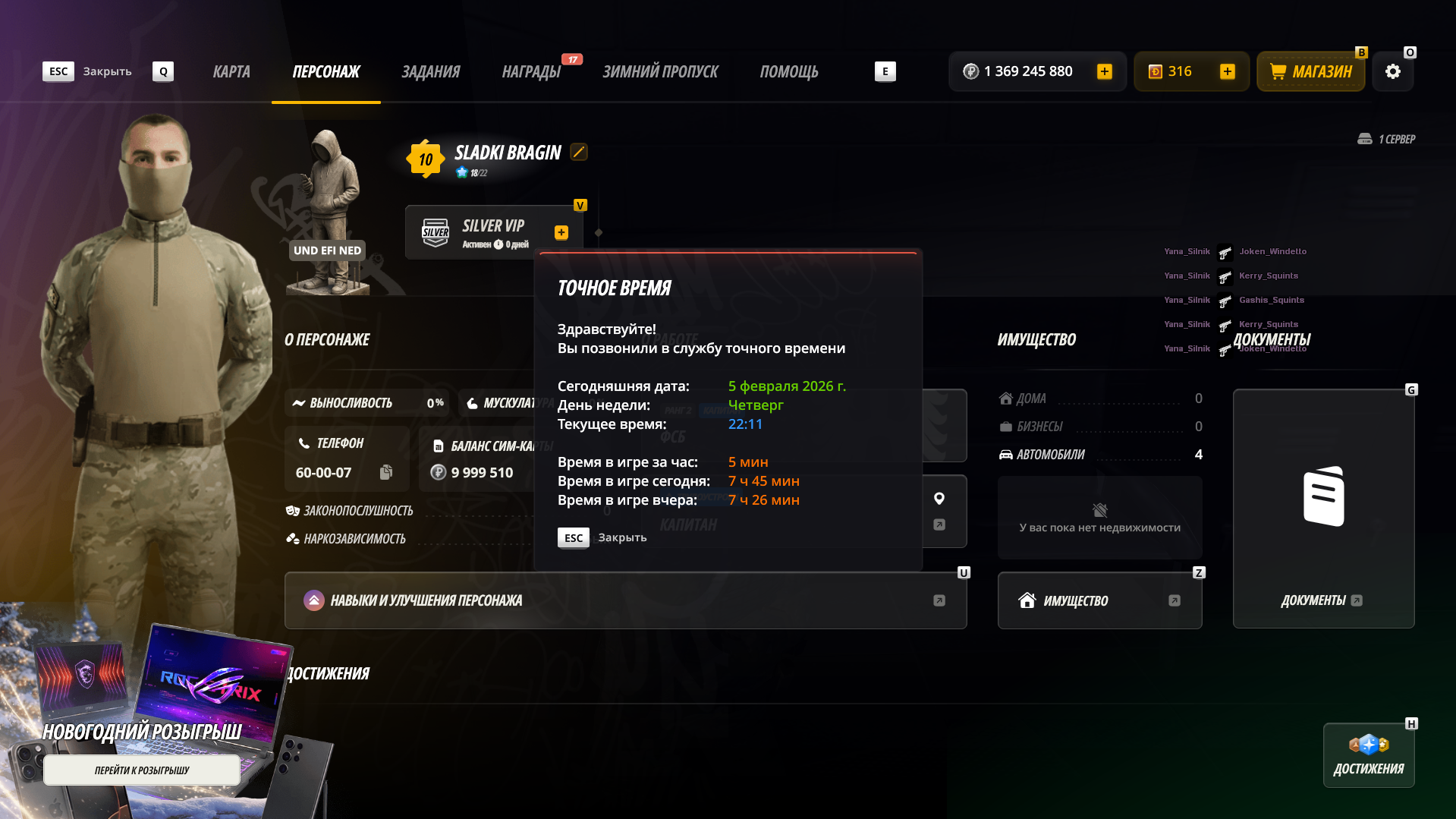Viewport: 1456px width, 819px height.
Task: Open Навыки и улучшения персонажа
Action: [625, 600]
